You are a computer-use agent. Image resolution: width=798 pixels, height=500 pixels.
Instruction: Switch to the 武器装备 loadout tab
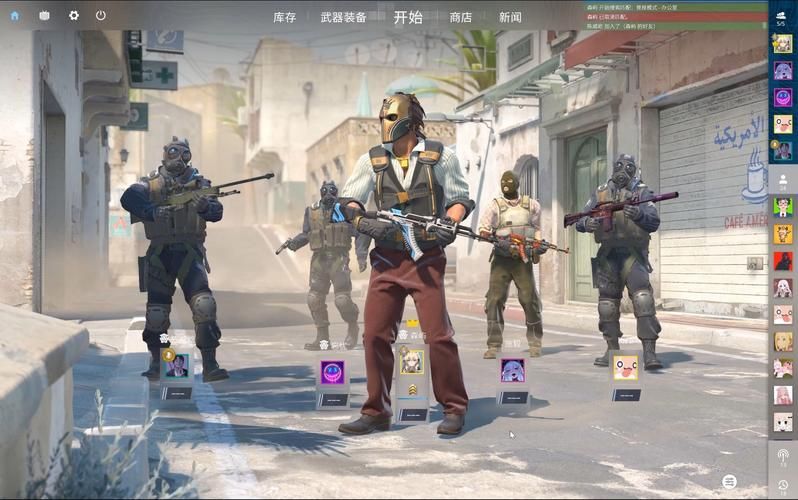tap(343, 17)
